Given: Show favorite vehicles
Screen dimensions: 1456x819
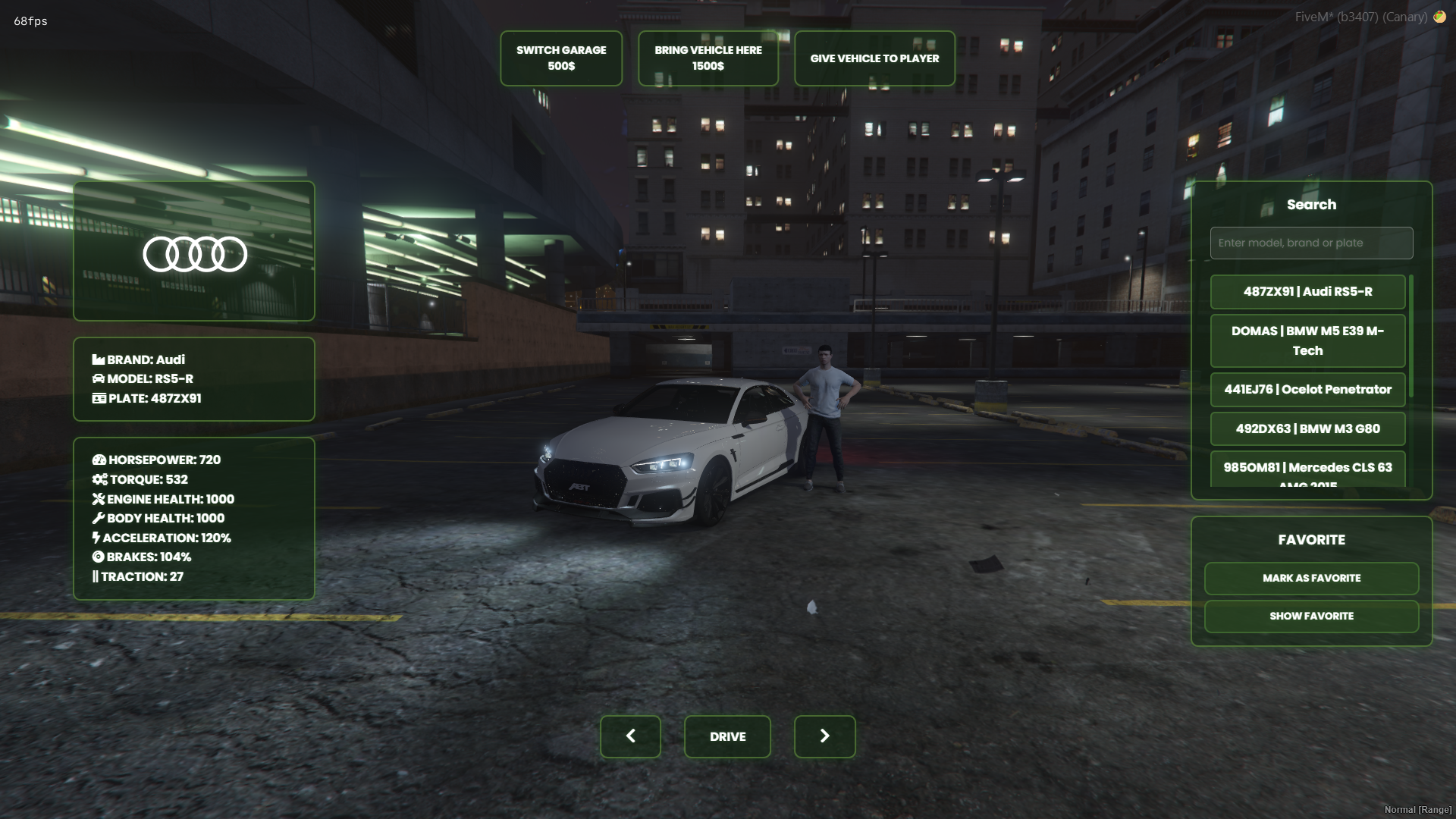Looking at the screenshot, I should (1311, 617).
